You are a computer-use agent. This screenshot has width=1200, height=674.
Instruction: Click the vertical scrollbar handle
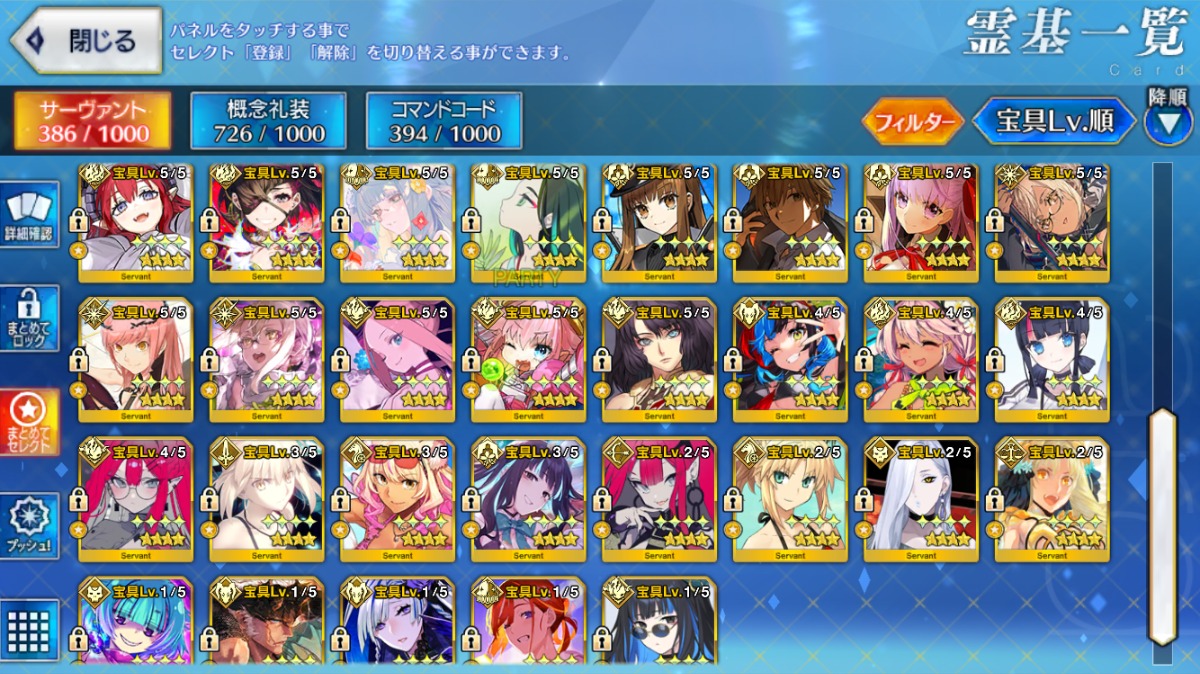1161,525
